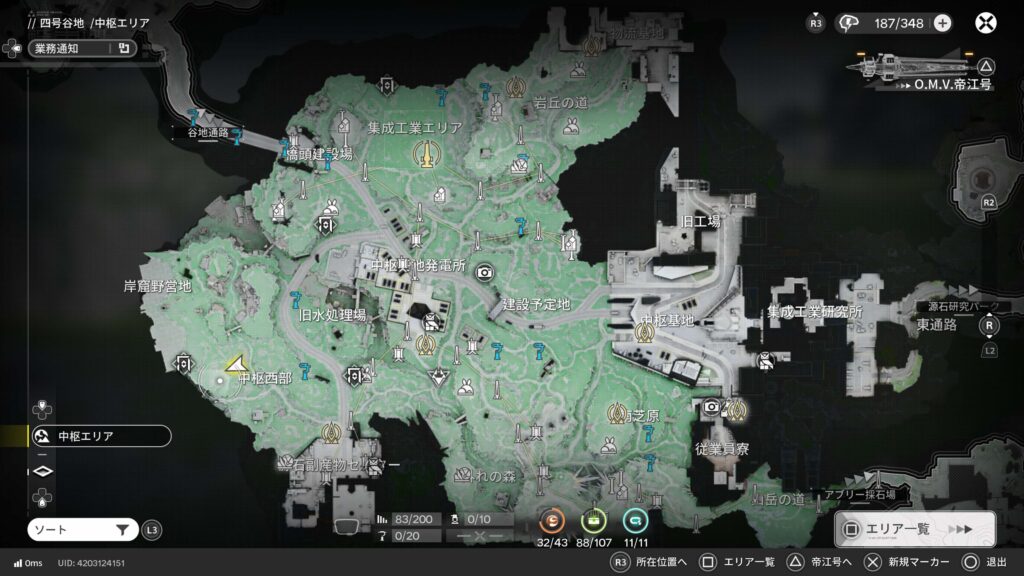Travel to the O.M.V.帝江号 ship
This screenshot has width=1024, height=576.
click(x=922, y=68)
